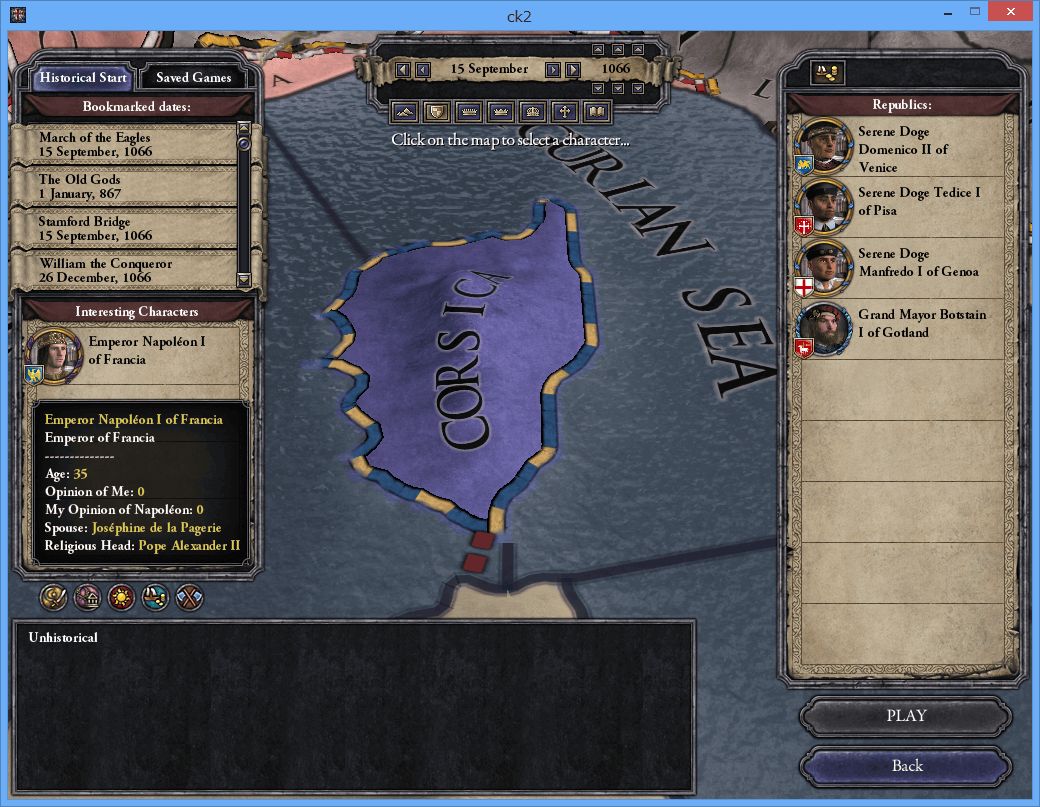Go back to the previous menu
The image size is (1040, 807).
(x=905, y=766)
